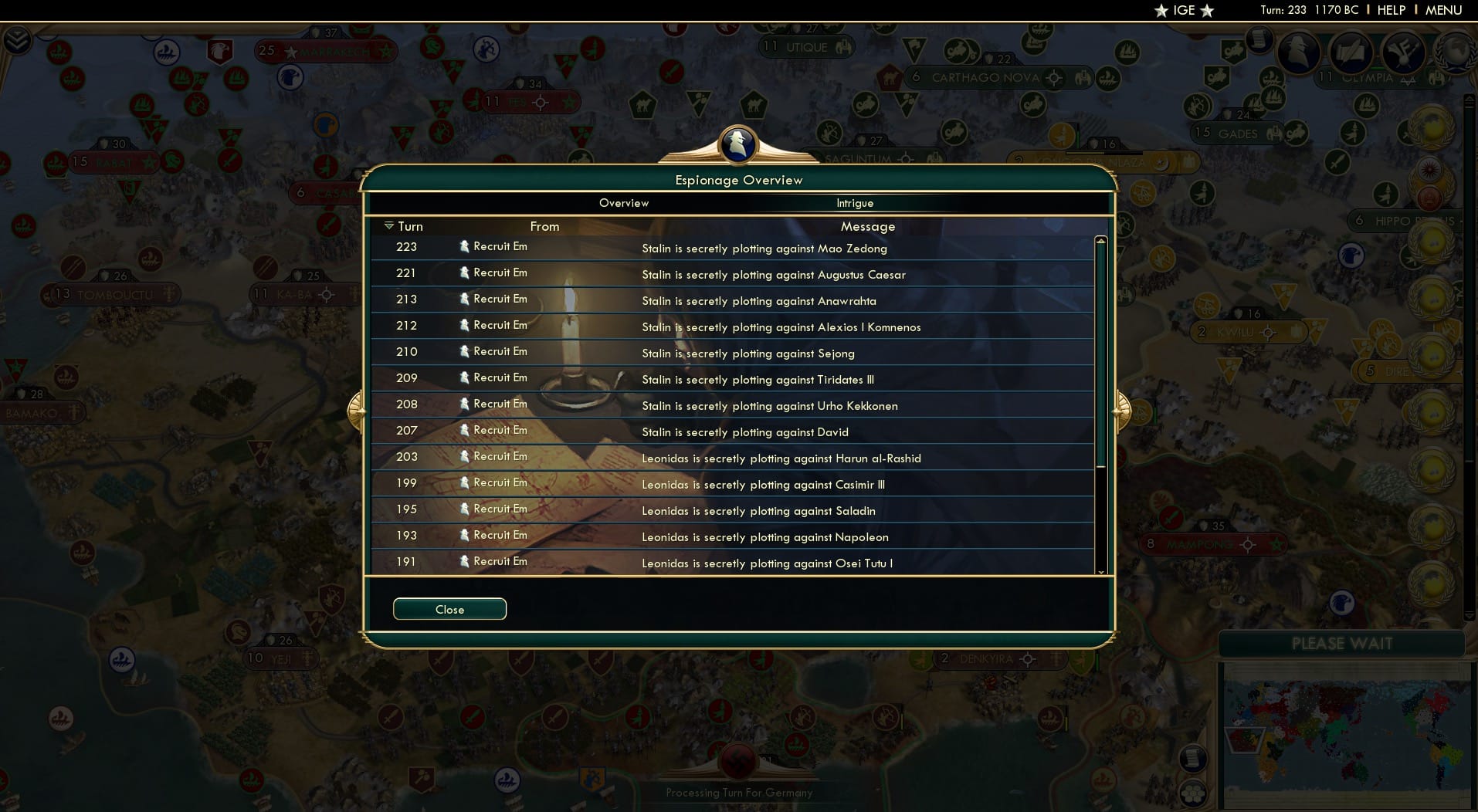Open the Espionage spy icon in the top bar

(1297, 52)
